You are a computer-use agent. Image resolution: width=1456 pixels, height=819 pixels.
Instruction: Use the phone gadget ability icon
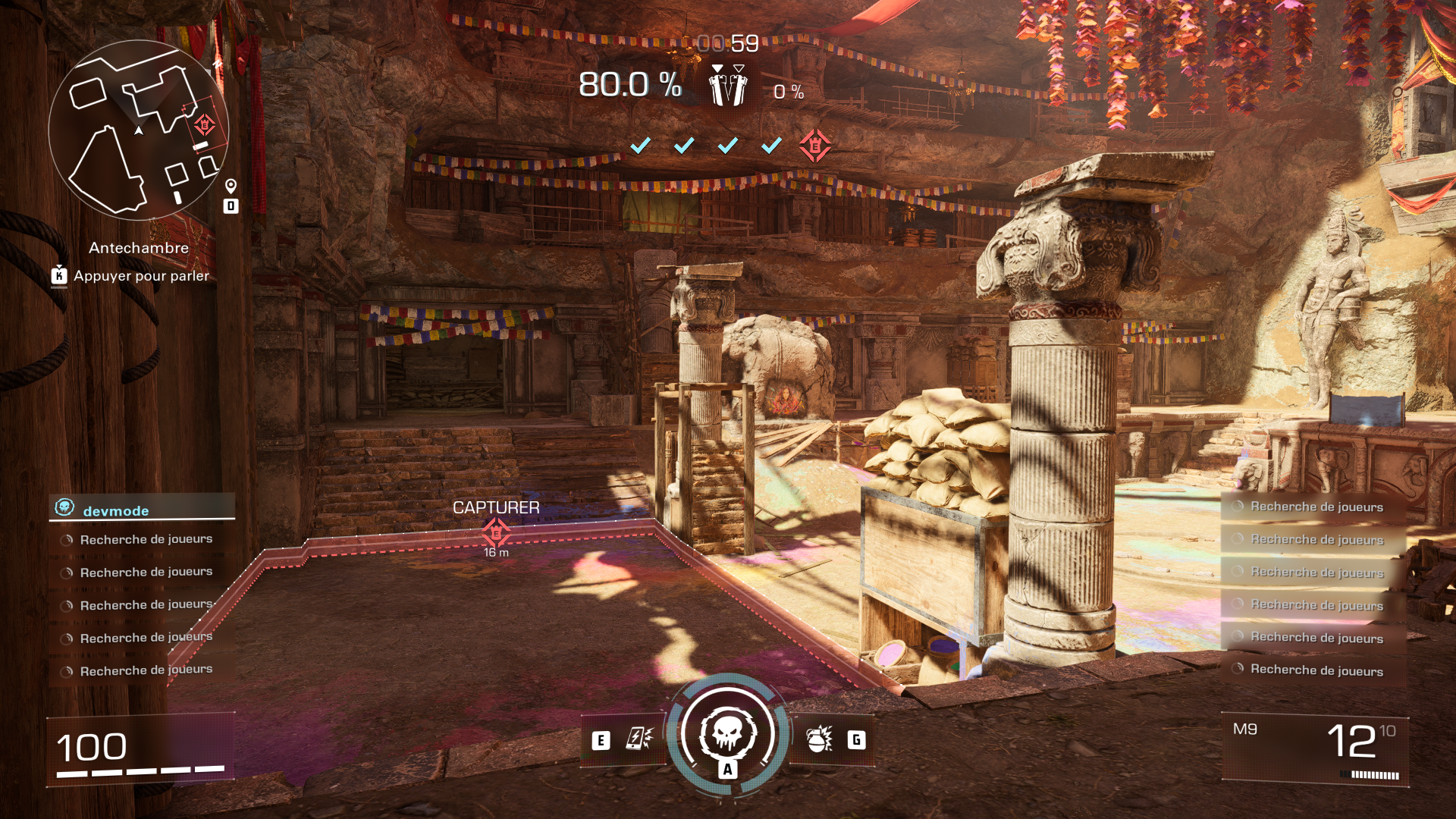(638, 739)
